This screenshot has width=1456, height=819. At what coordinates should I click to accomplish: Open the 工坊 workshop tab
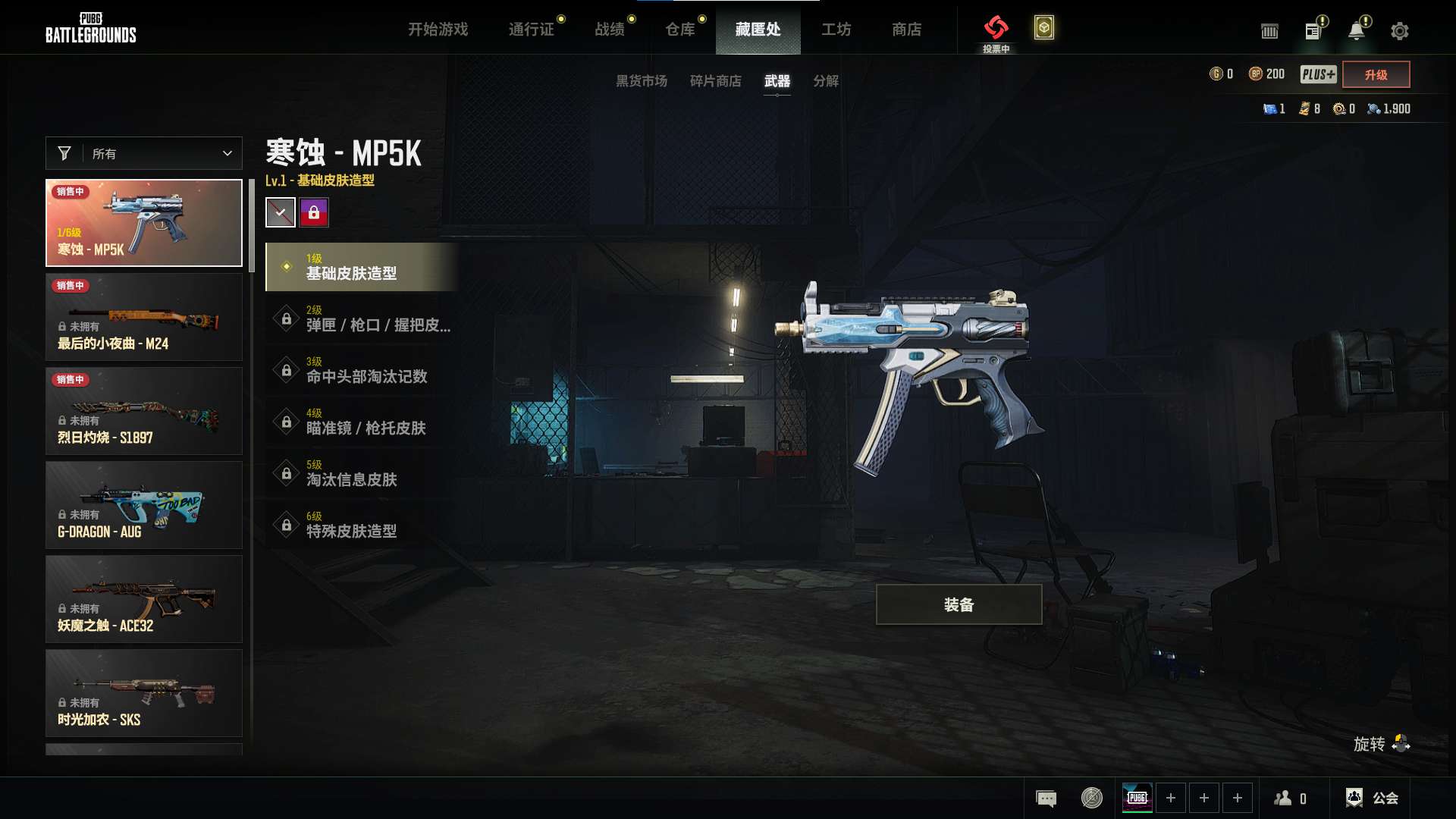[x=836, y=30]
